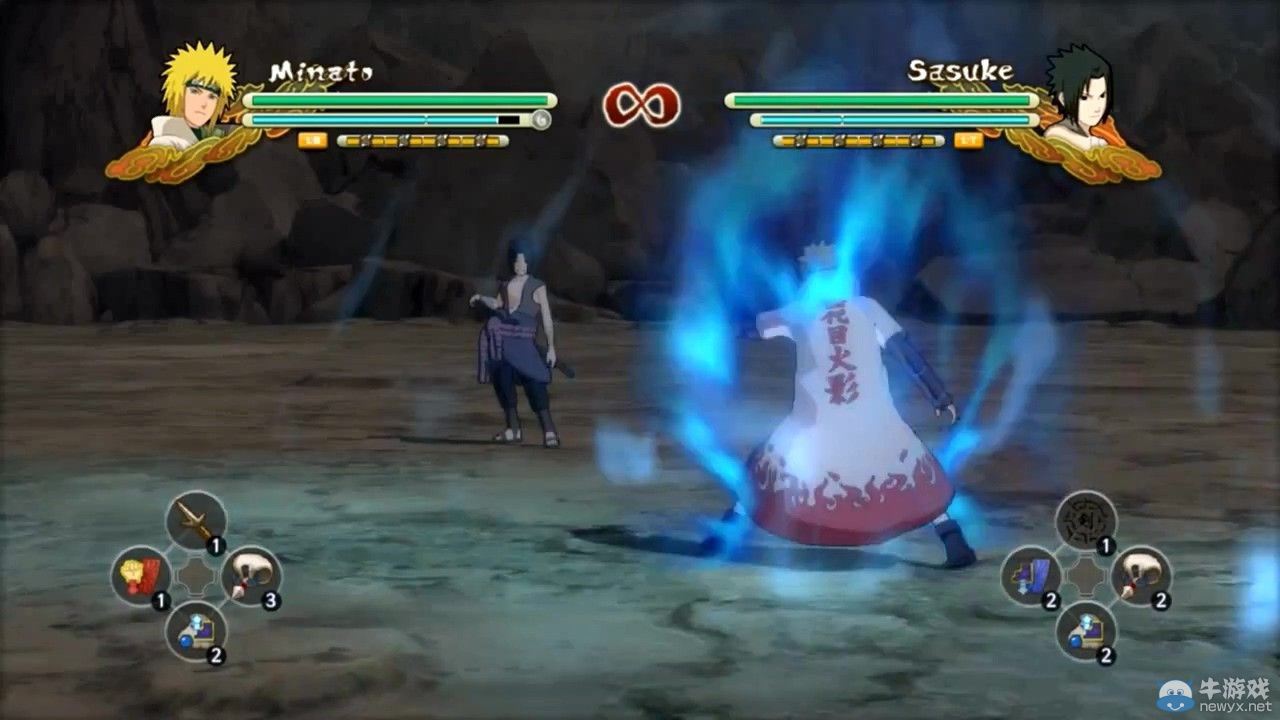This screenshot has width=1280, height=720.
Task: Click Sasuke's green health bar
Action: click(x=880, y=100)
